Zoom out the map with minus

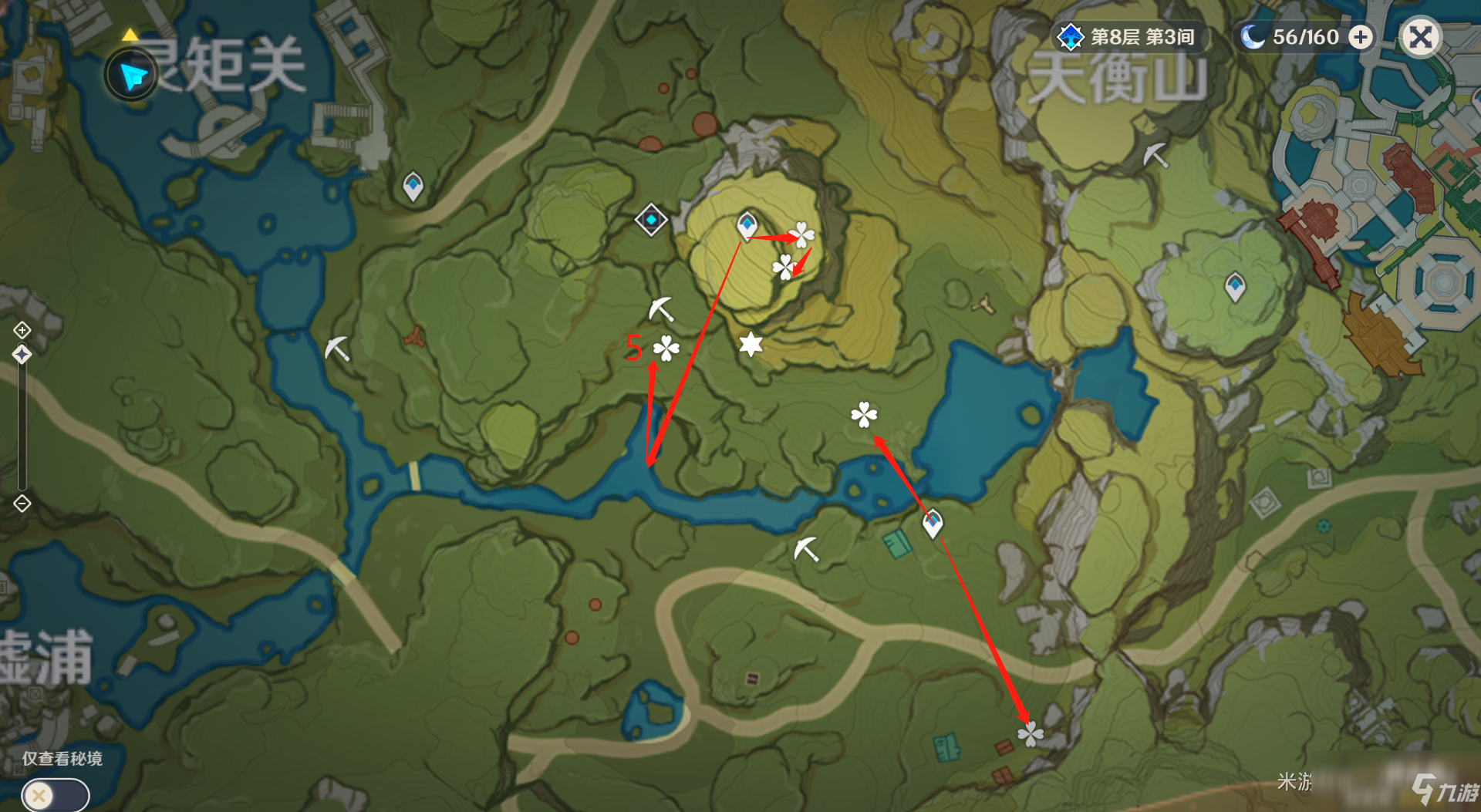[x=22, y=504]
